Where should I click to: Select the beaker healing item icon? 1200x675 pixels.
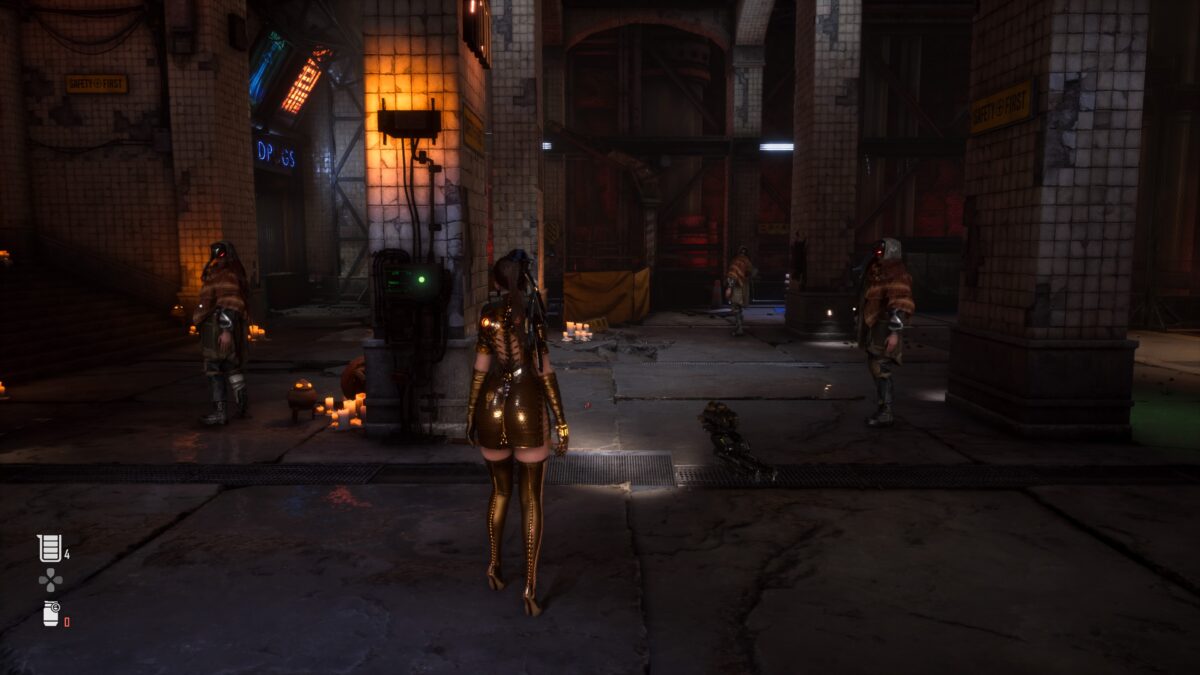pos(49,548)
